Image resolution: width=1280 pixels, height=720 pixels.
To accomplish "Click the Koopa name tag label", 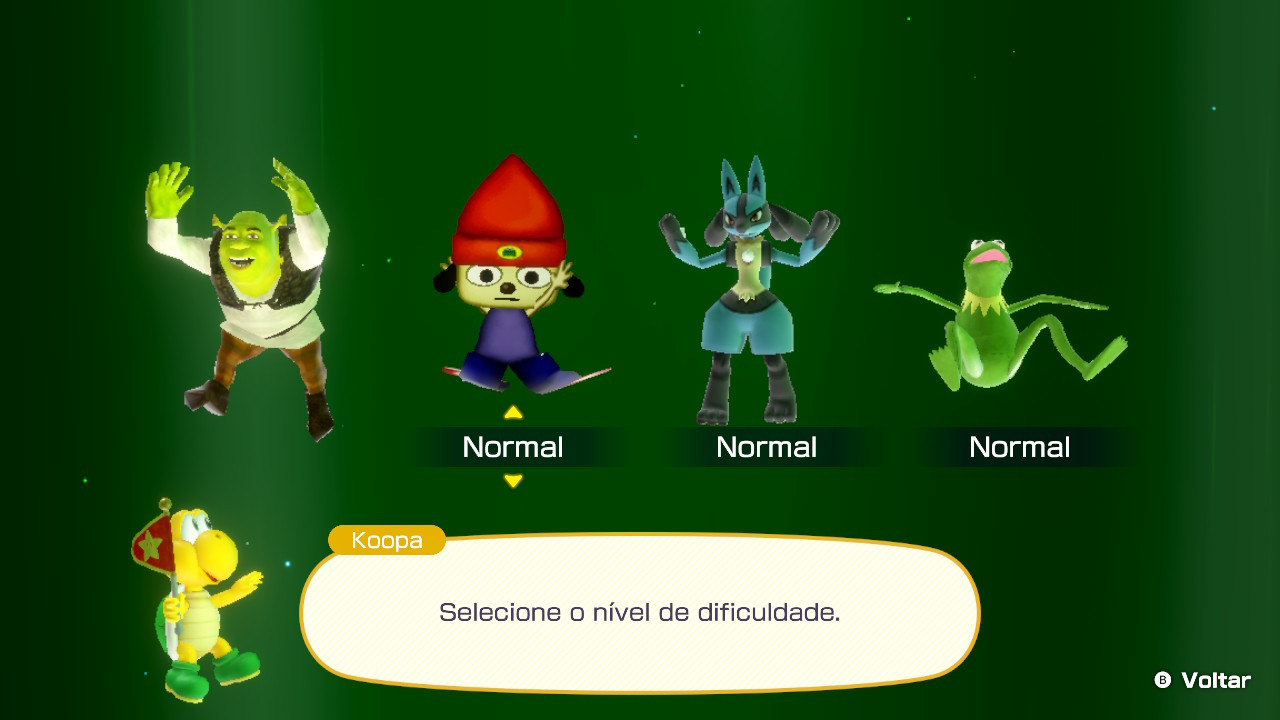I will (x=387, y=540).
